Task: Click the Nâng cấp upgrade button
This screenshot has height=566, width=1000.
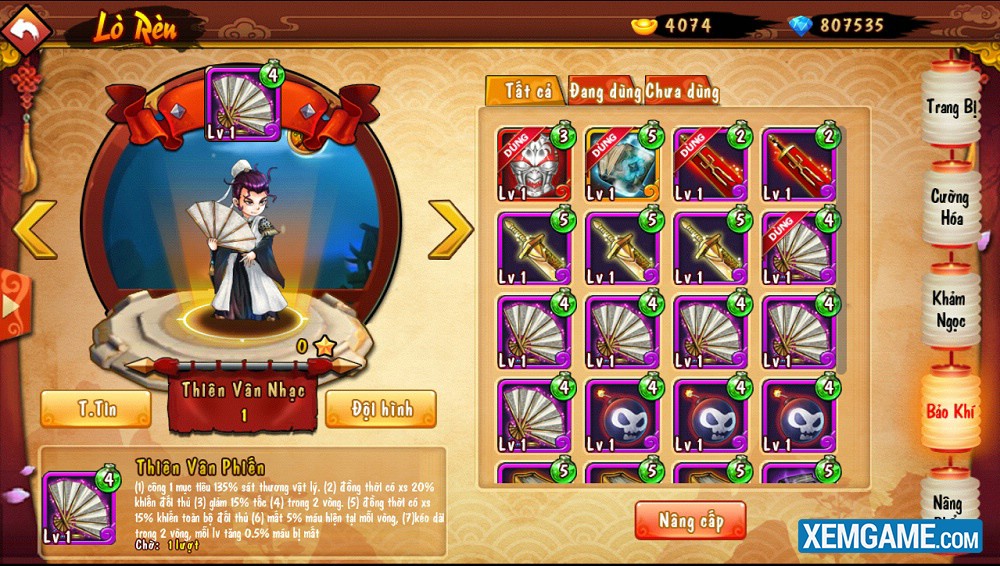Action: click(690, 520)
